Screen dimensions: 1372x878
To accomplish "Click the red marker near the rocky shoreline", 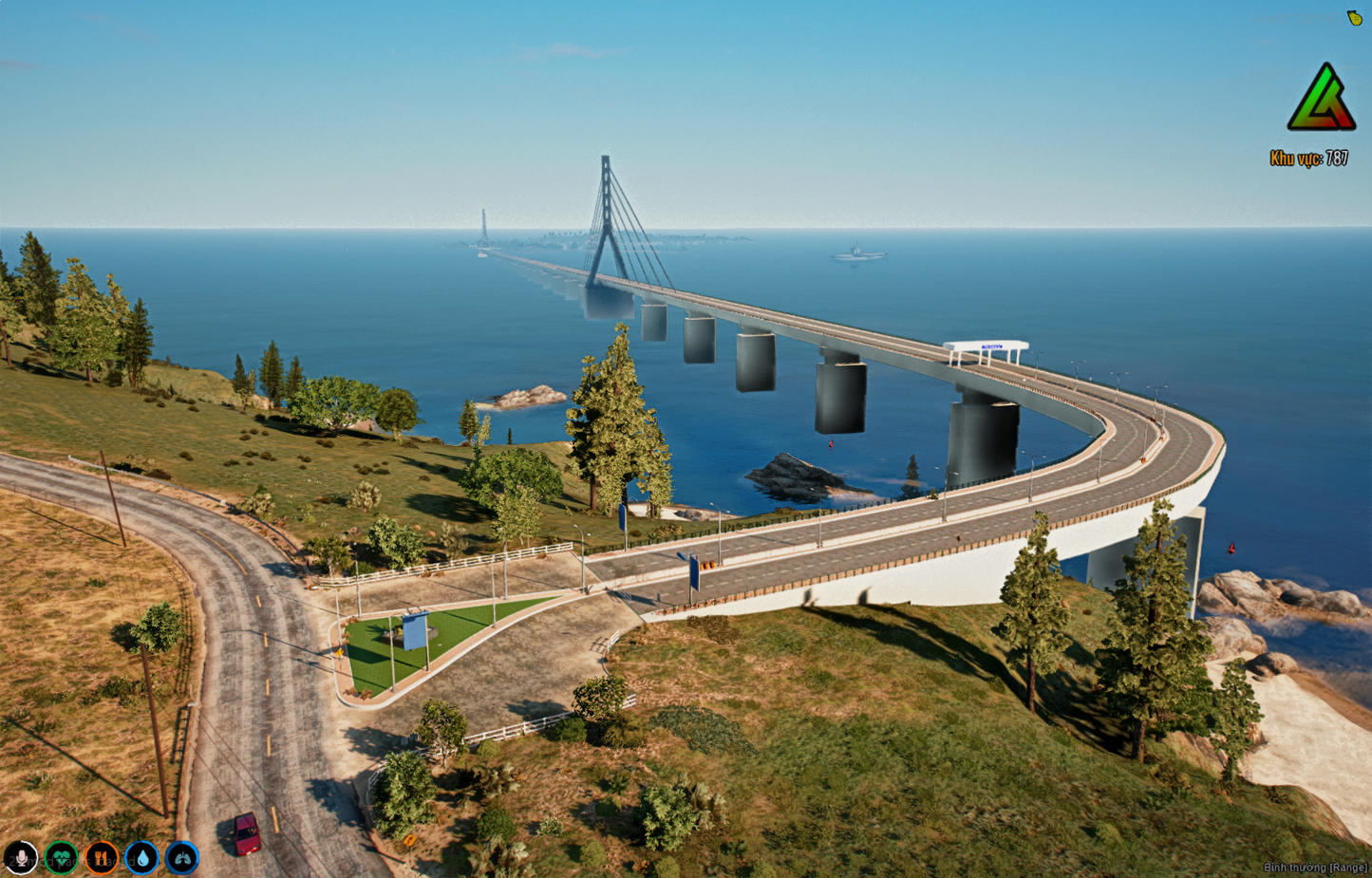I will click(x=1231, y=548).
